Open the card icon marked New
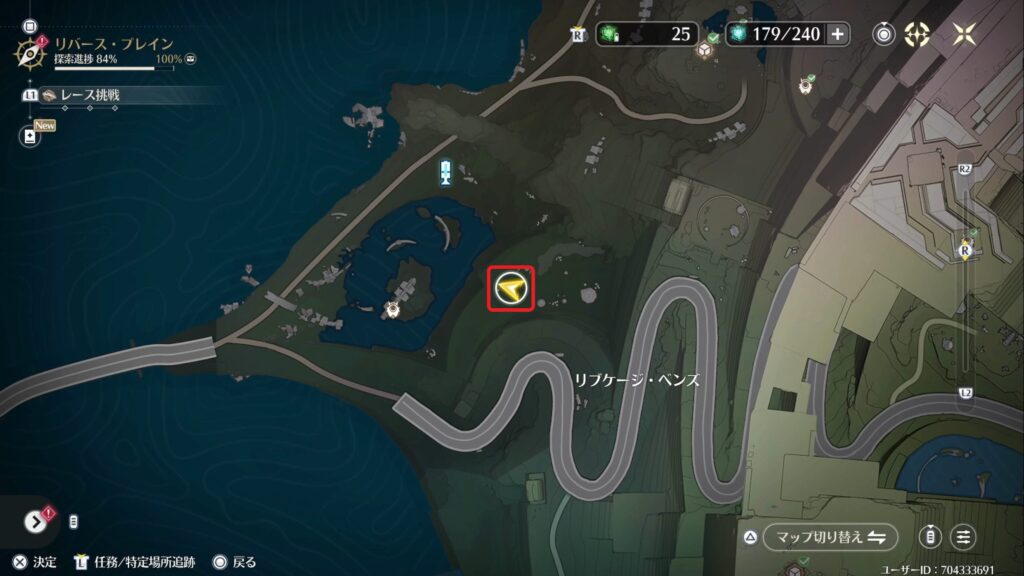 [30, 136]
